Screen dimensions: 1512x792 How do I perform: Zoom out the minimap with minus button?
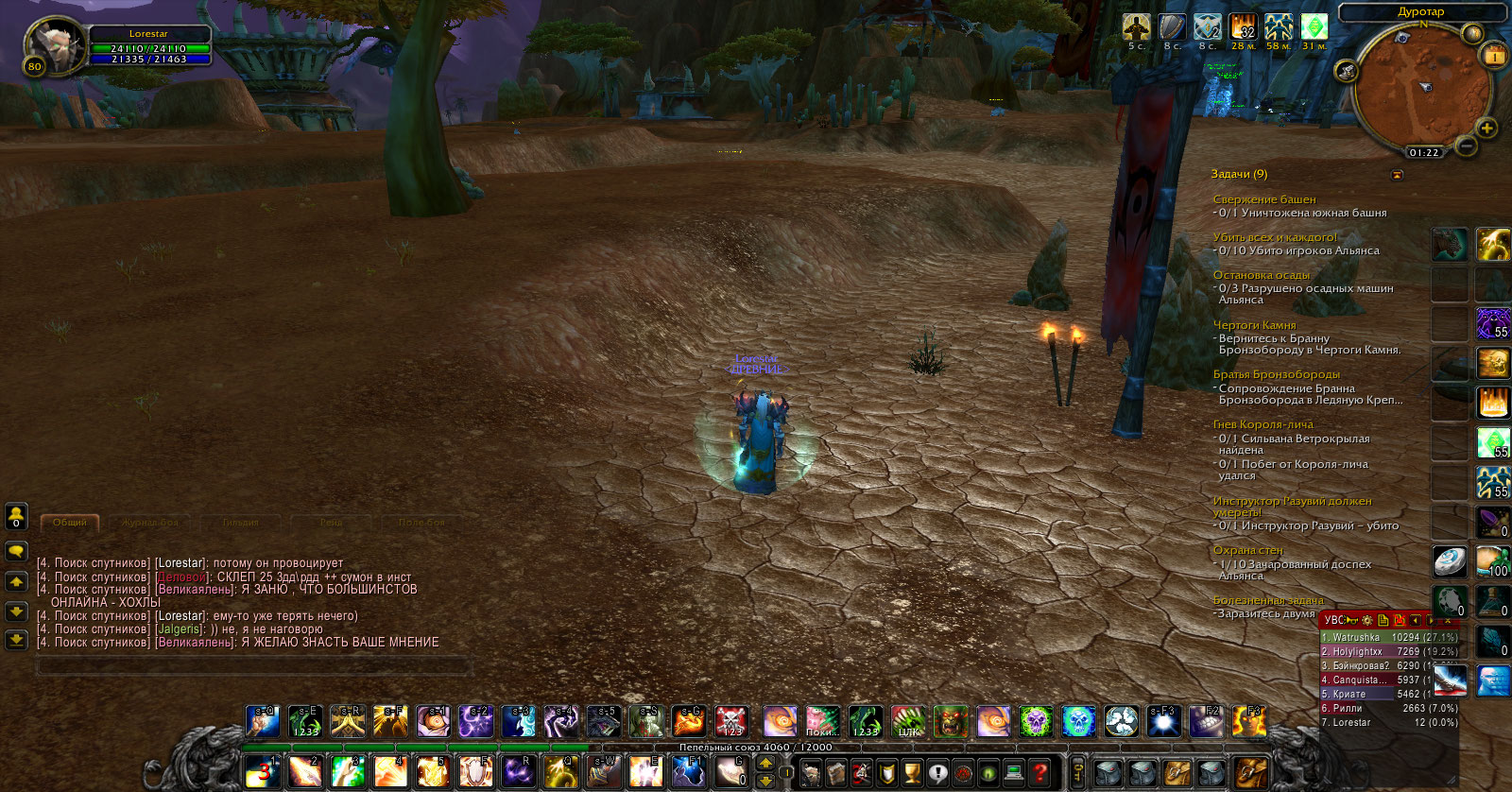coord(1467,146)
